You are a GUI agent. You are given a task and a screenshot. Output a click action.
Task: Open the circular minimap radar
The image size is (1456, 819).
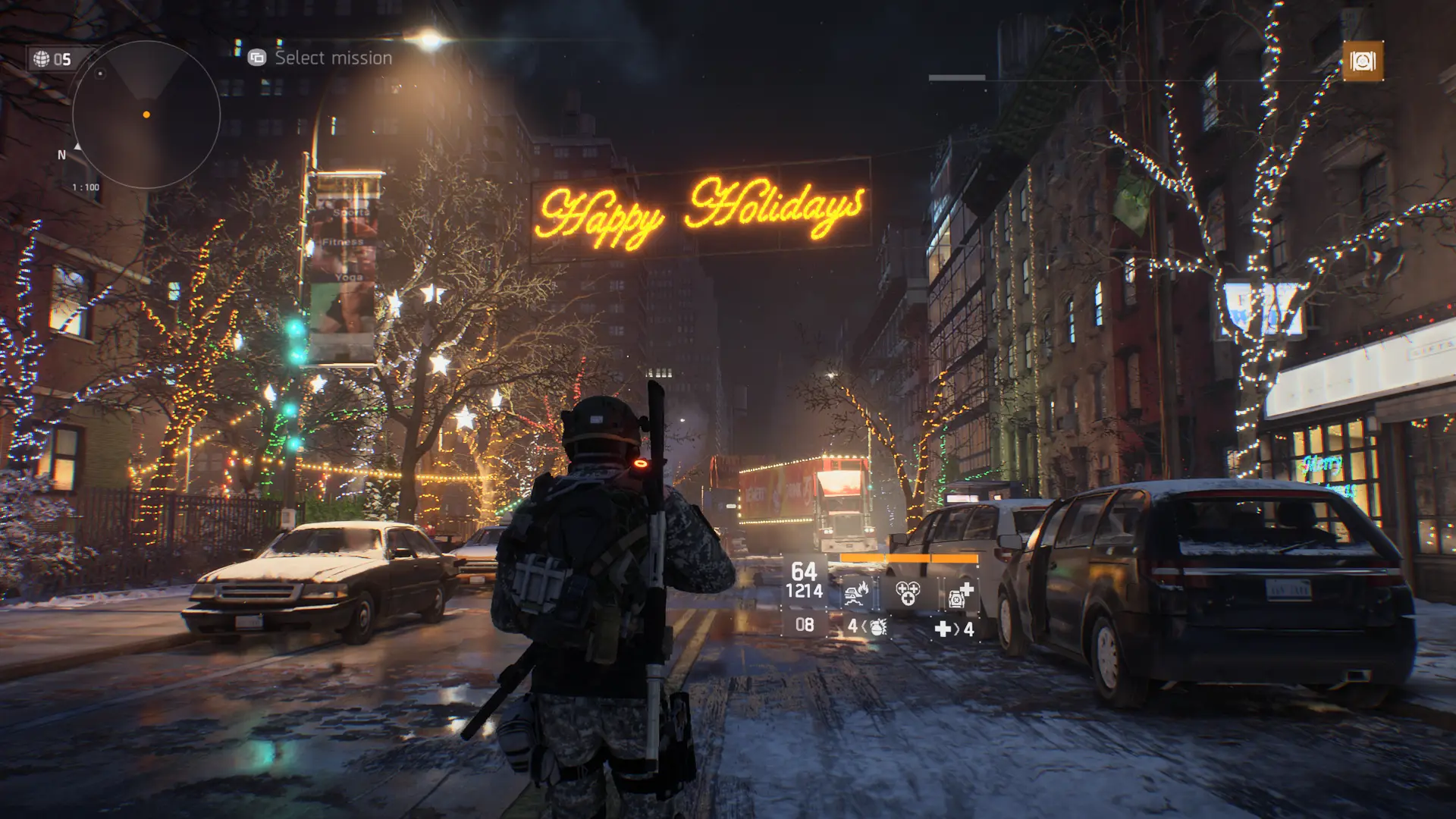pyautogui.click(x=146, y=115)
